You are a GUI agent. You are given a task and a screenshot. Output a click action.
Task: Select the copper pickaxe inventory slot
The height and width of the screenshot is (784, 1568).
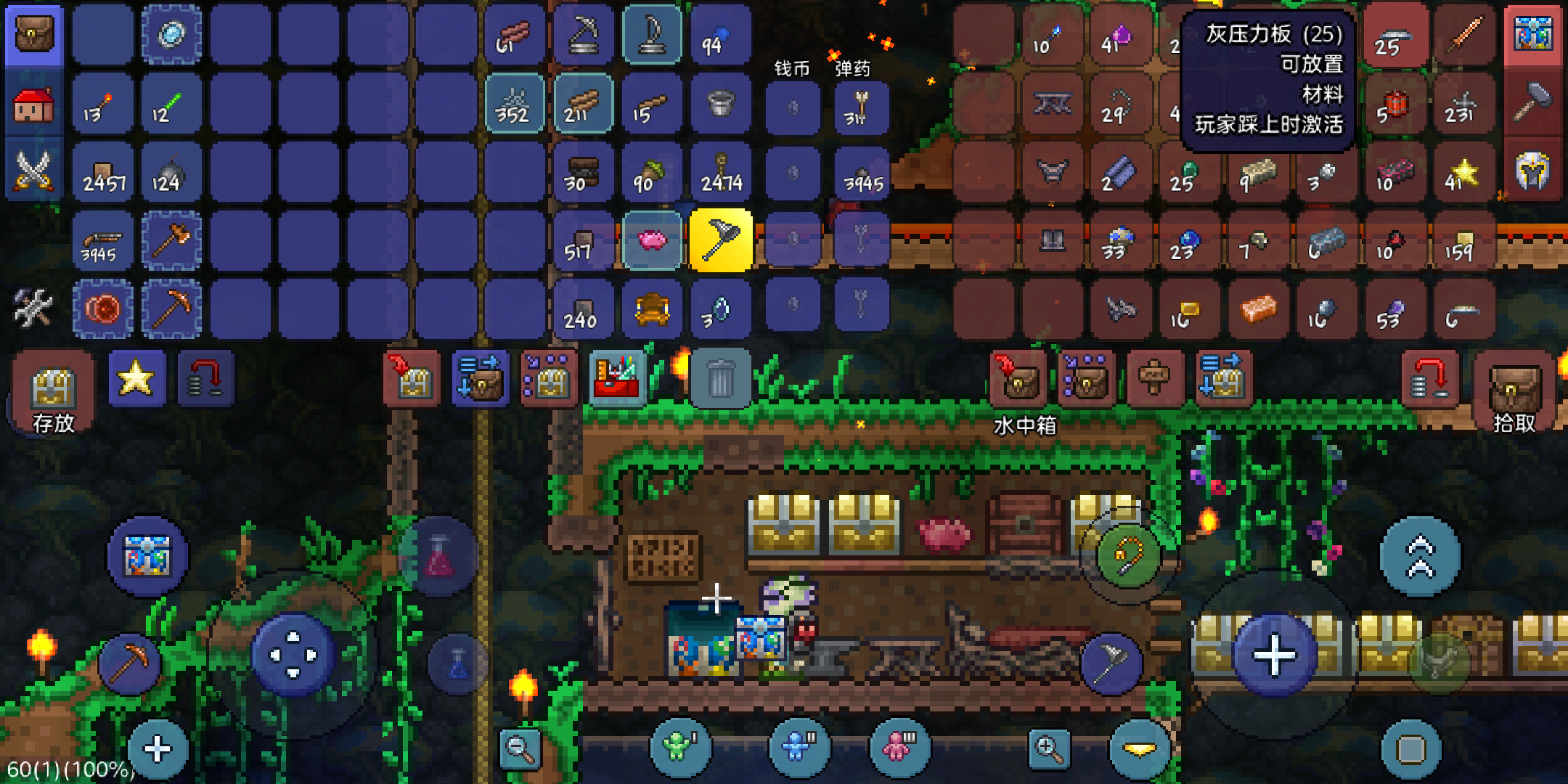click(x=172, y=309)
